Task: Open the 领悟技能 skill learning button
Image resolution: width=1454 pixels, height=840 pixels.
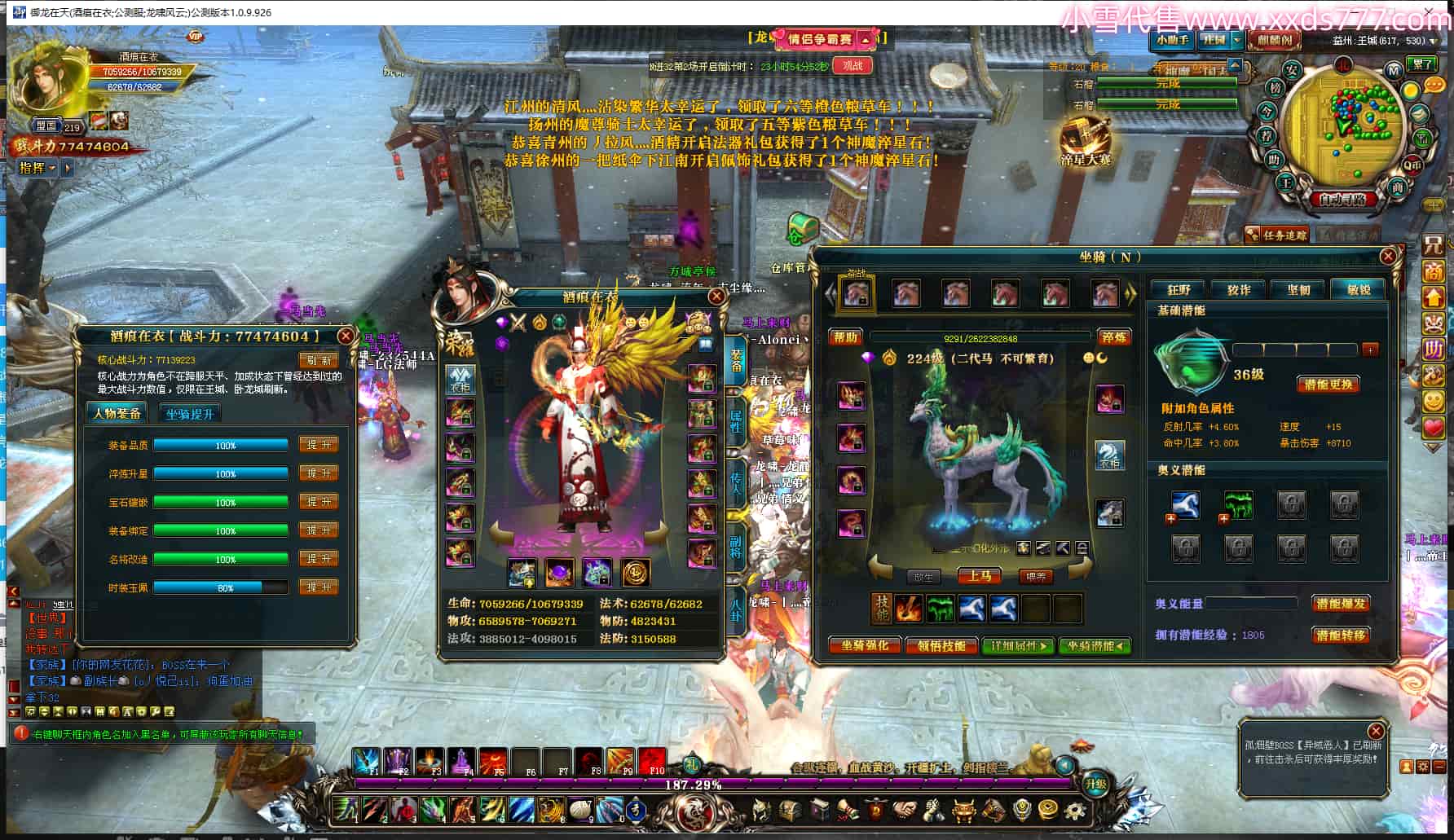Action: coord(941,646)
